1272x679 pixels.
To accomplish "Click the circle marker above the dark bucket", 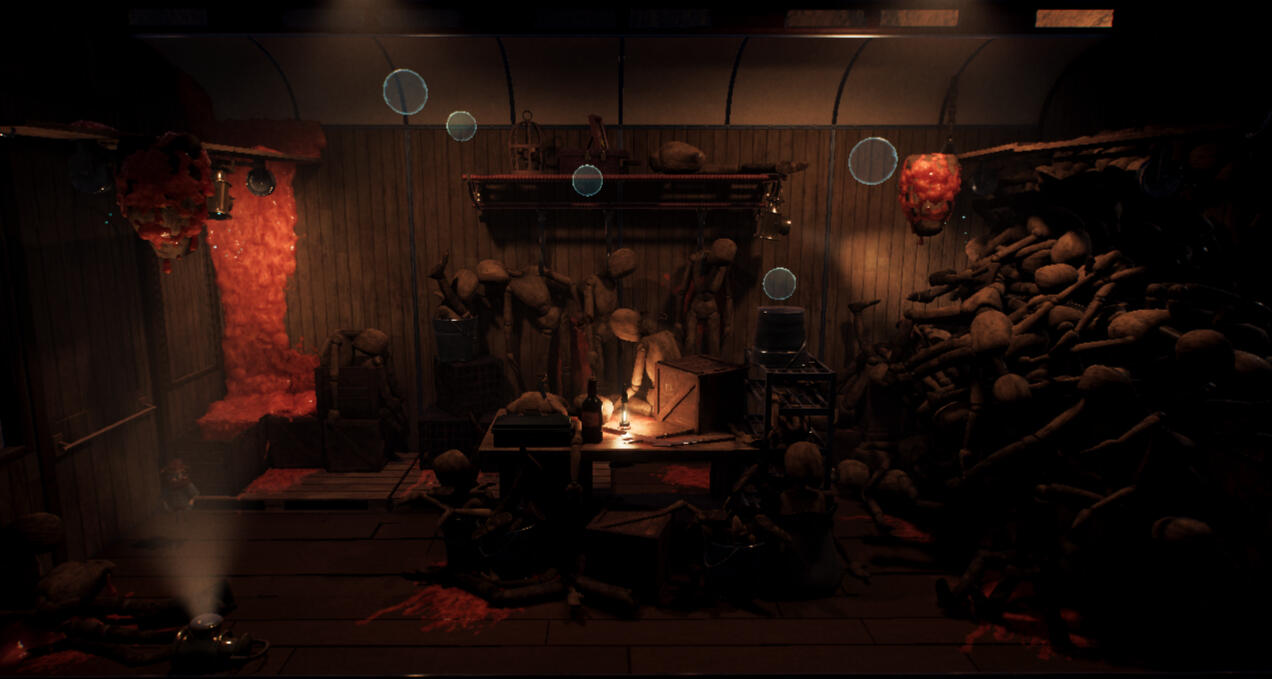I will (x=779, y=284).
